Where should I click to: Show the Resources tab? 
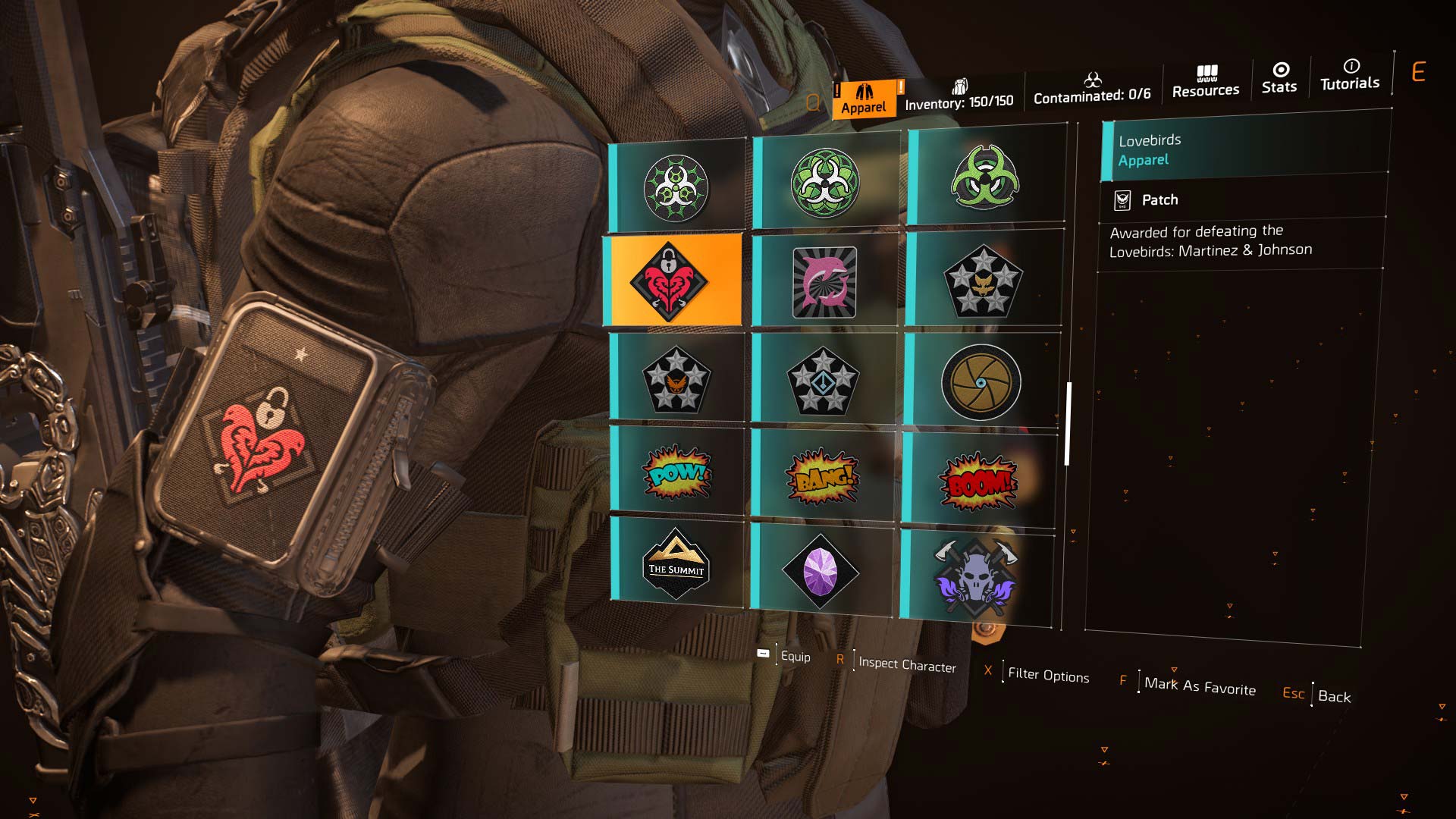pos(1205,82)
